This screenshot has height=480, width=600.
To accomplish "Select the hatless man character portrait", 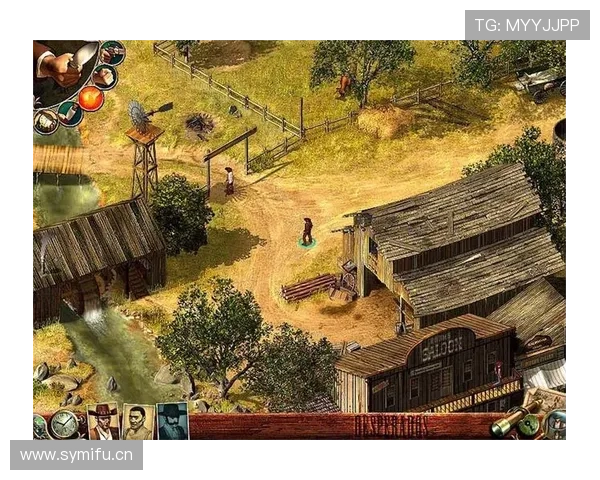I will point(137,421).
